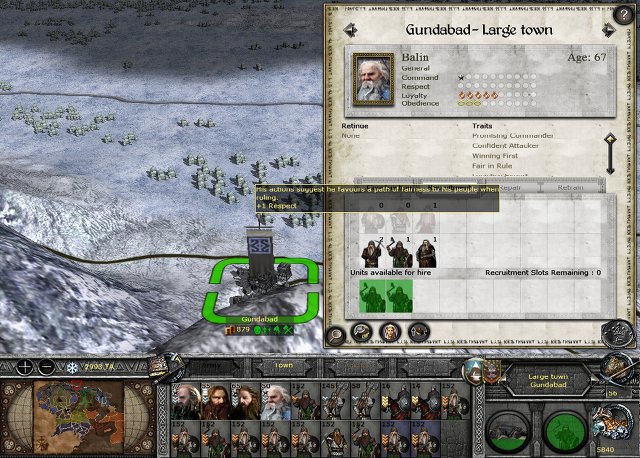Switch to the Town tab
The height and width of the screenshot is (458, 640).
pyautogui.click(x=284, y=366)
